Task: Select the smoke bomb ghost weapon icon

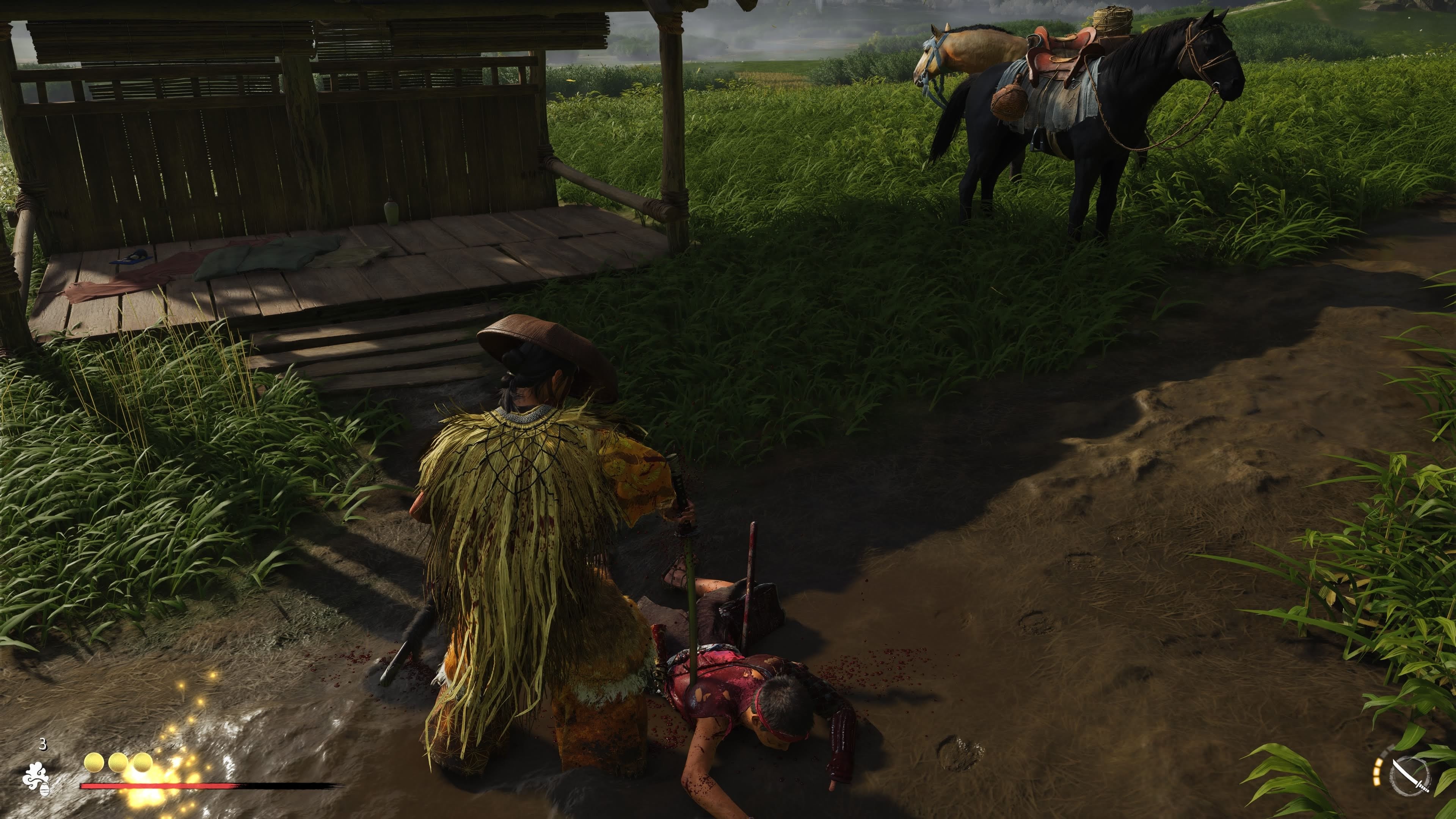Action: [x=36, y=778]
